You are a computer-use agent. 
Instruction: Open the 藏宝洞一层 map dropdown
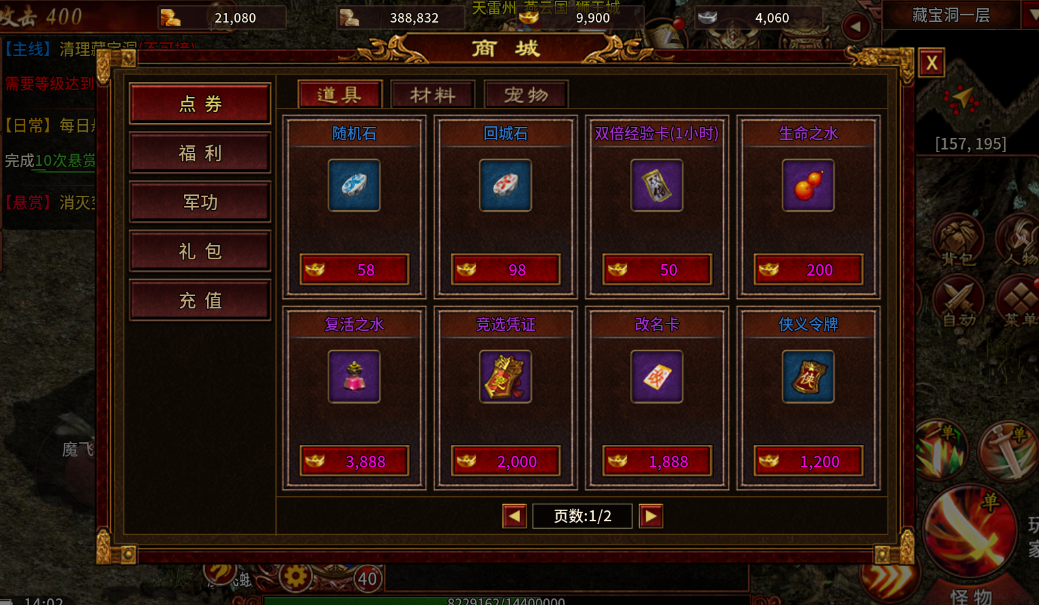(x=1030, y=16)
